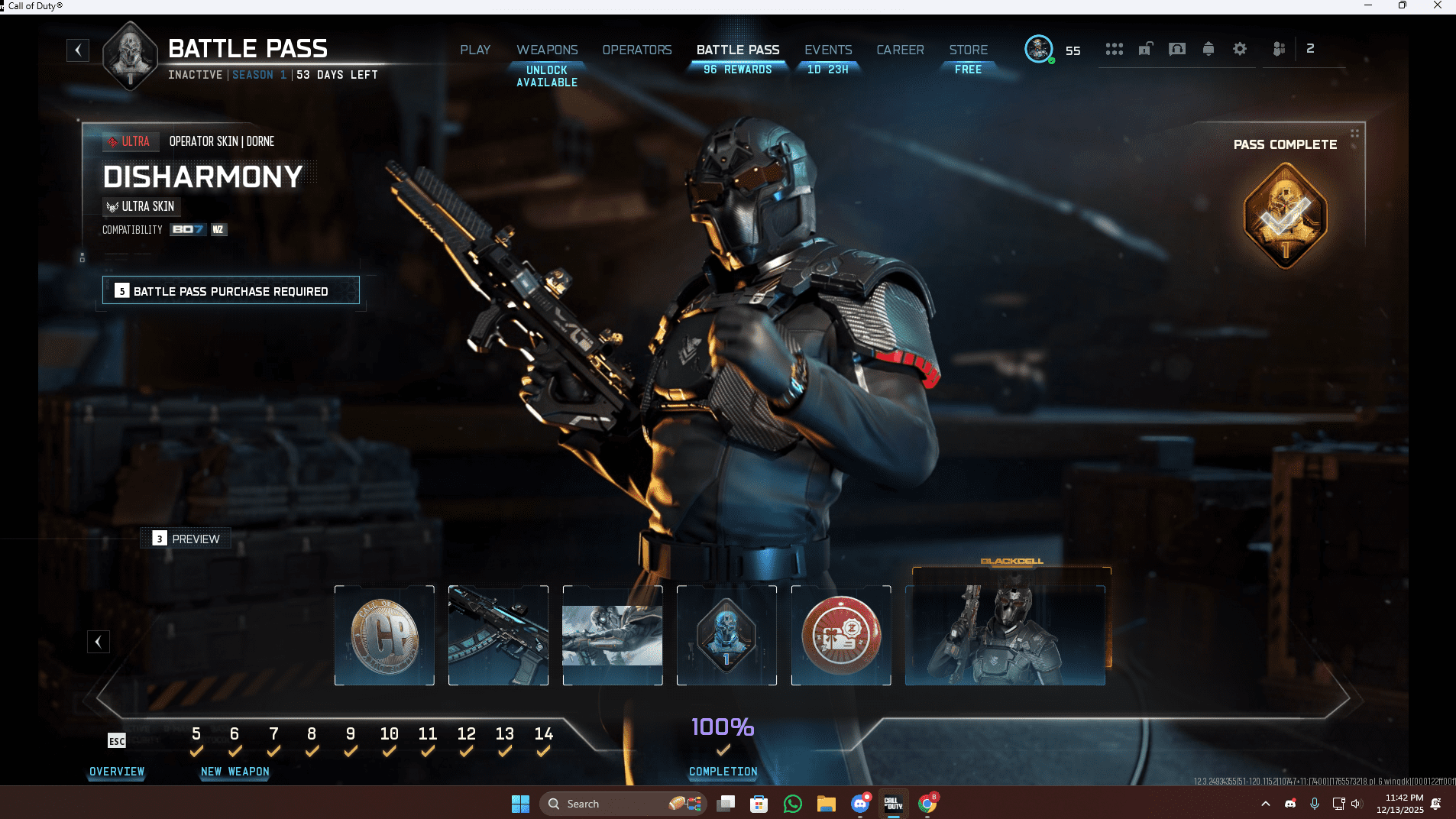The width and height of the screenshot is (1456, 819).
Task: Open the notifications bell icon
Action: click(1207, 48)
